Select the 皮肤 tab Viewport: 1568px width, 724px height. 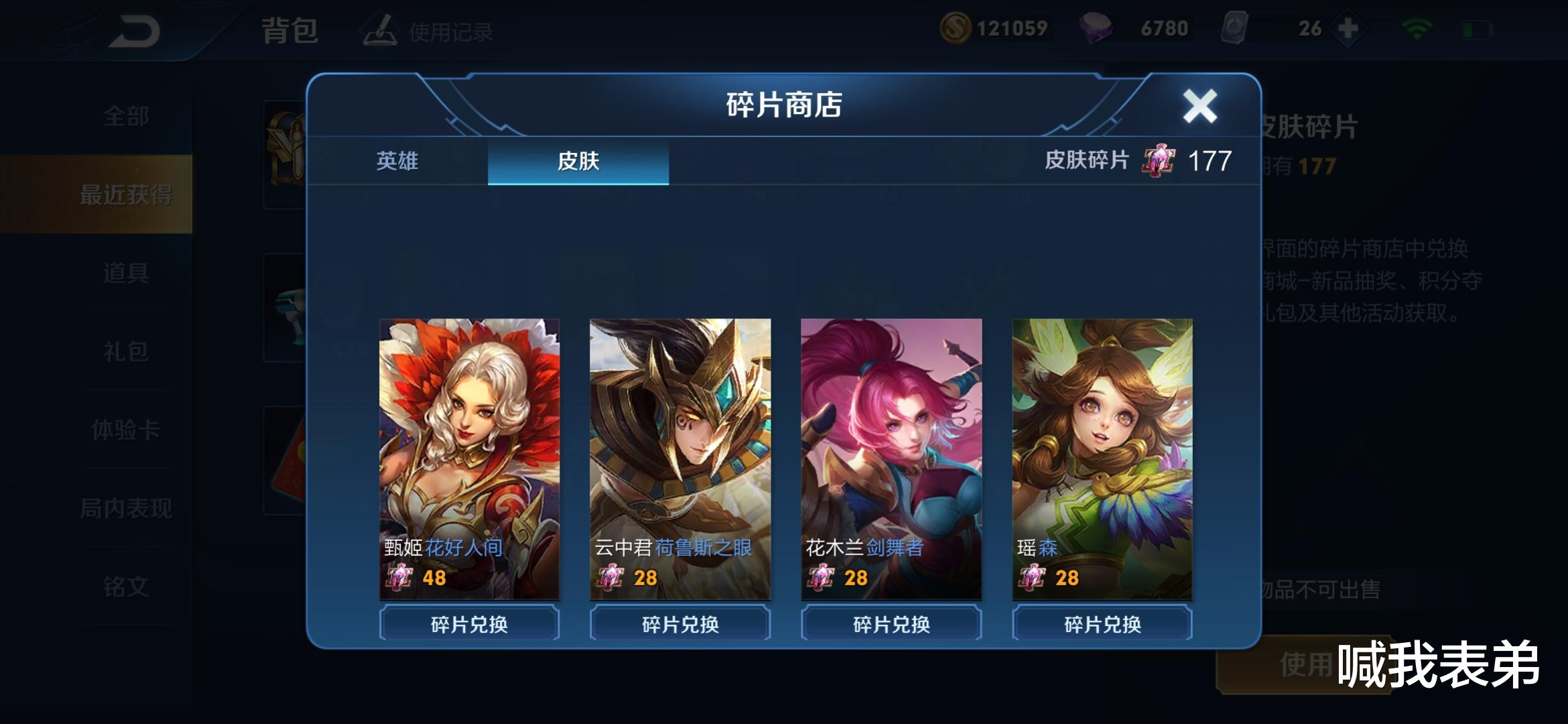coord(578,161)
